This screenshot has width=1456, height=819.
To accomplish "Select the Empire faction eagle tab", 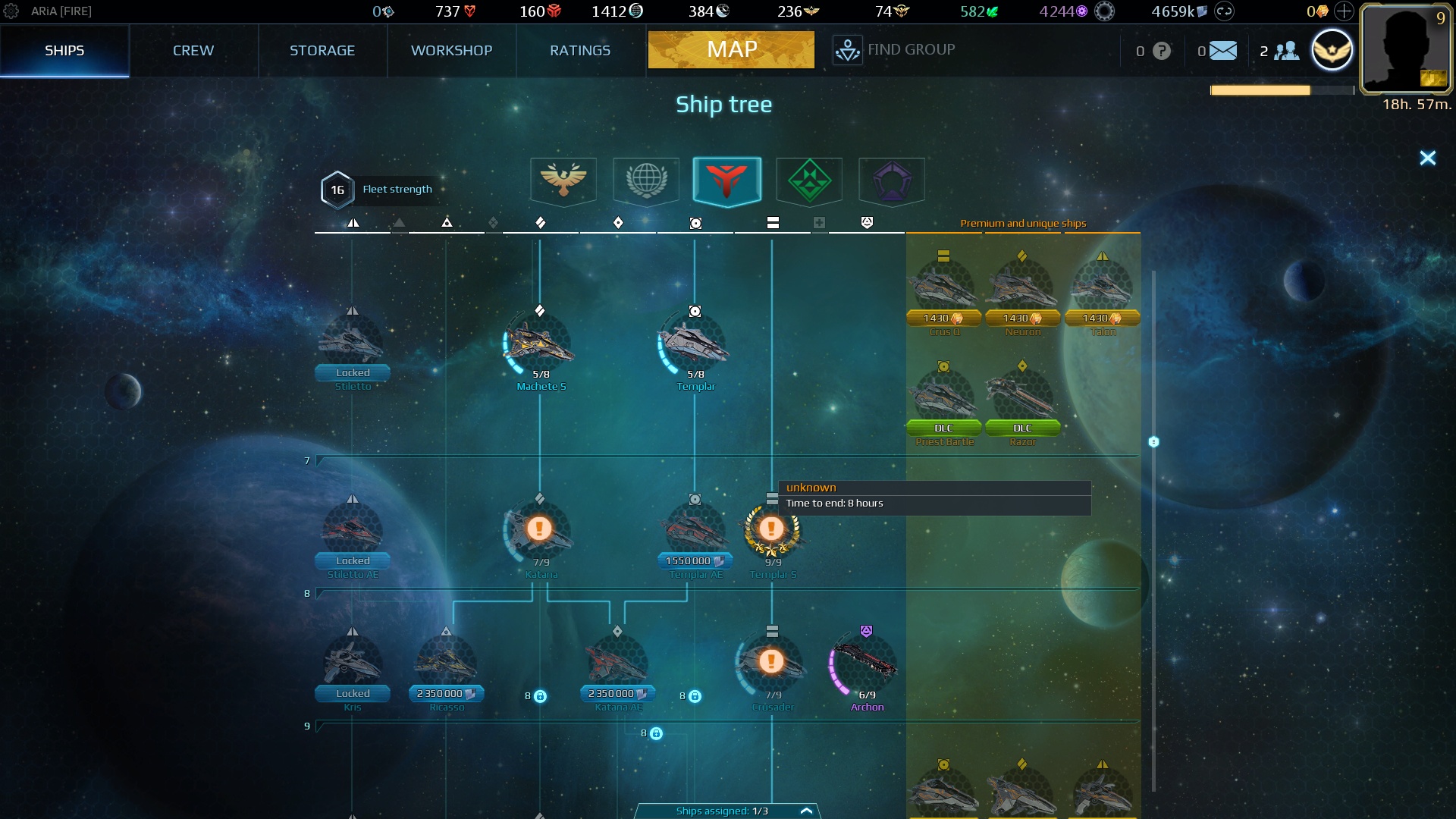I will click(x=563, y=181).
